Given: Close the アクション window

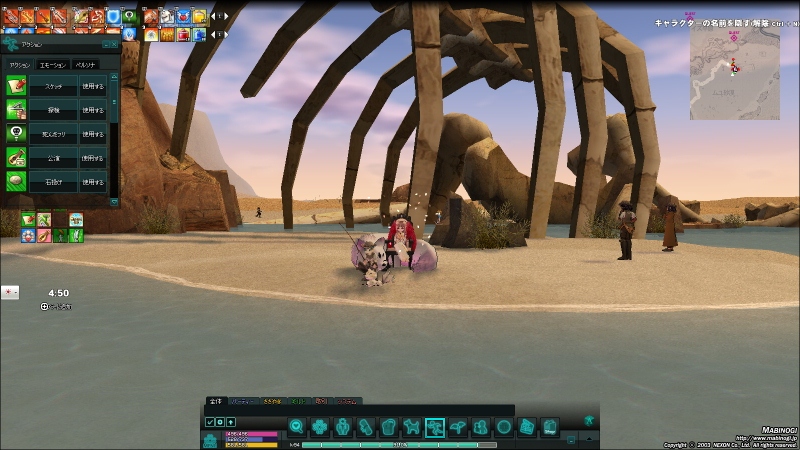Looking at the screenshot, I should pyautogui.click(x=115, y=45).
